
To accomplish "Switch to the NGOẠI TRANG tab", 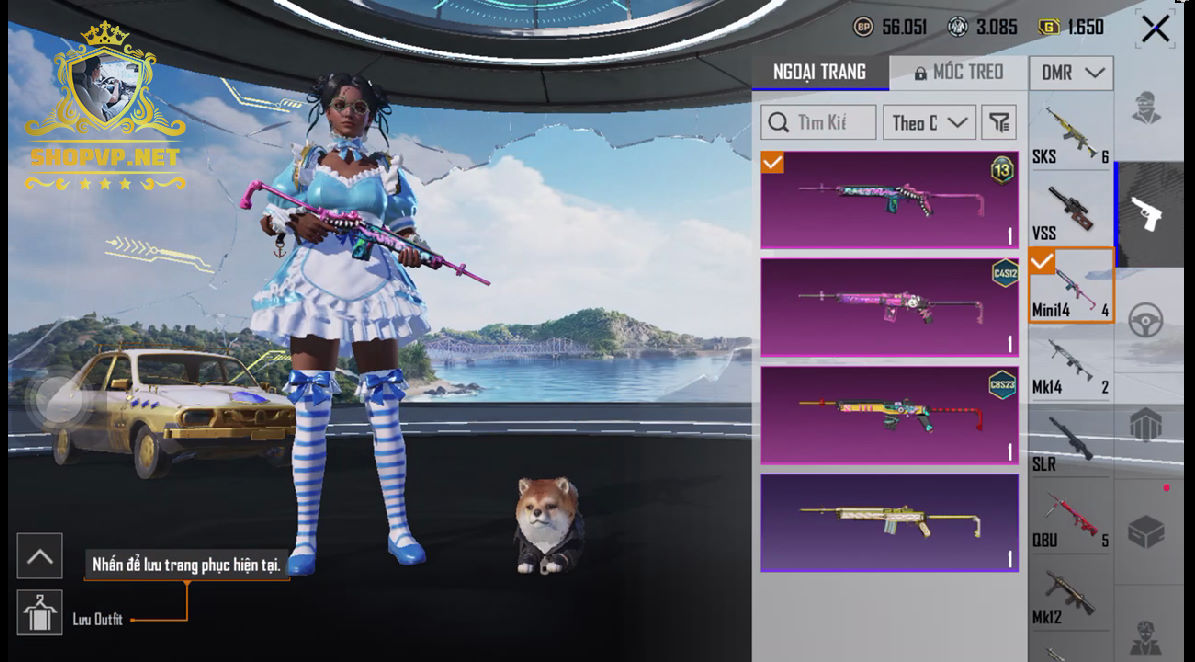I will pos(819,72).
